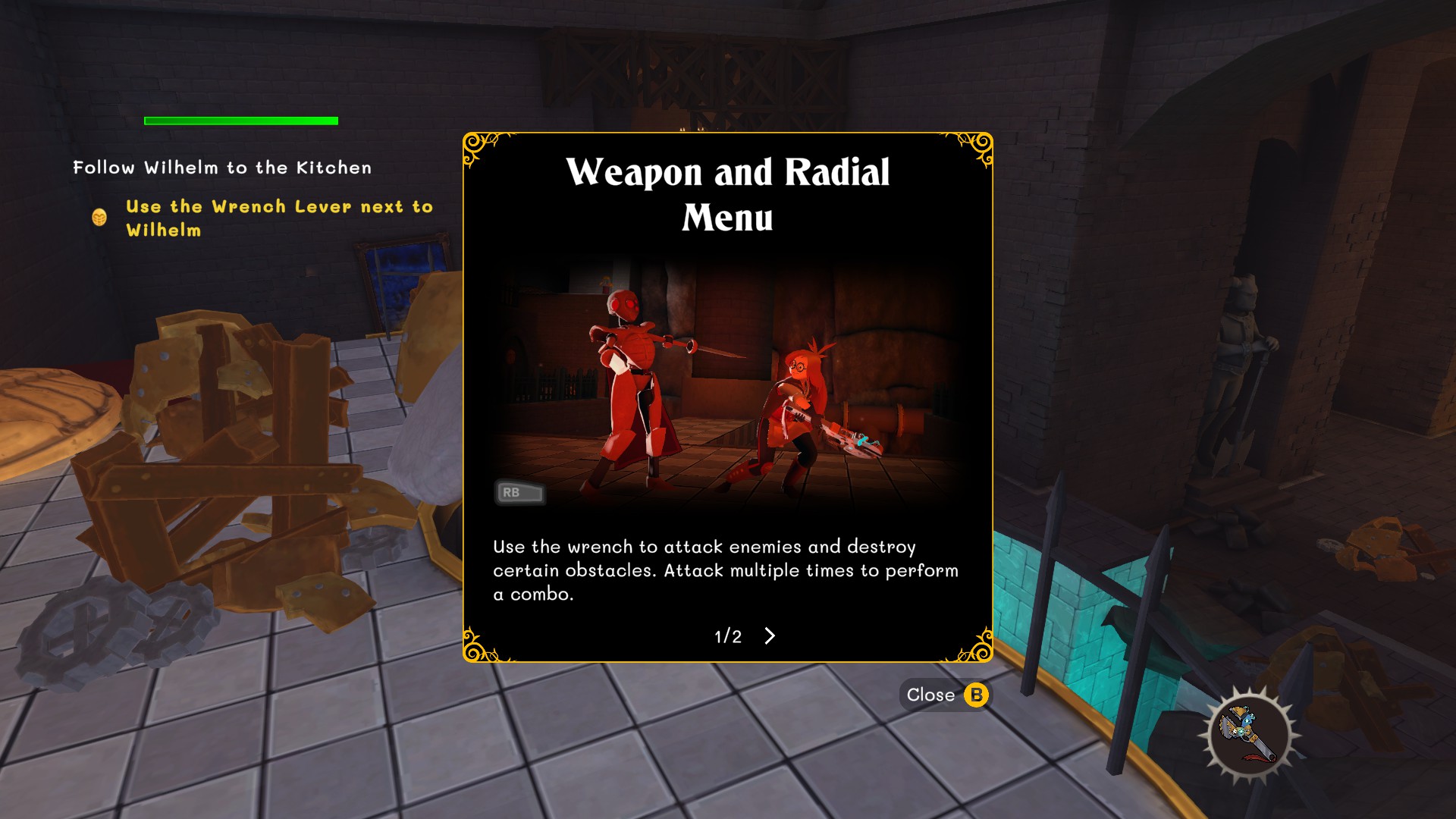Screen dimensions: 1456x819
Task: Close the Weapon and Radial Menu tutorial
Action: (945, 695)
